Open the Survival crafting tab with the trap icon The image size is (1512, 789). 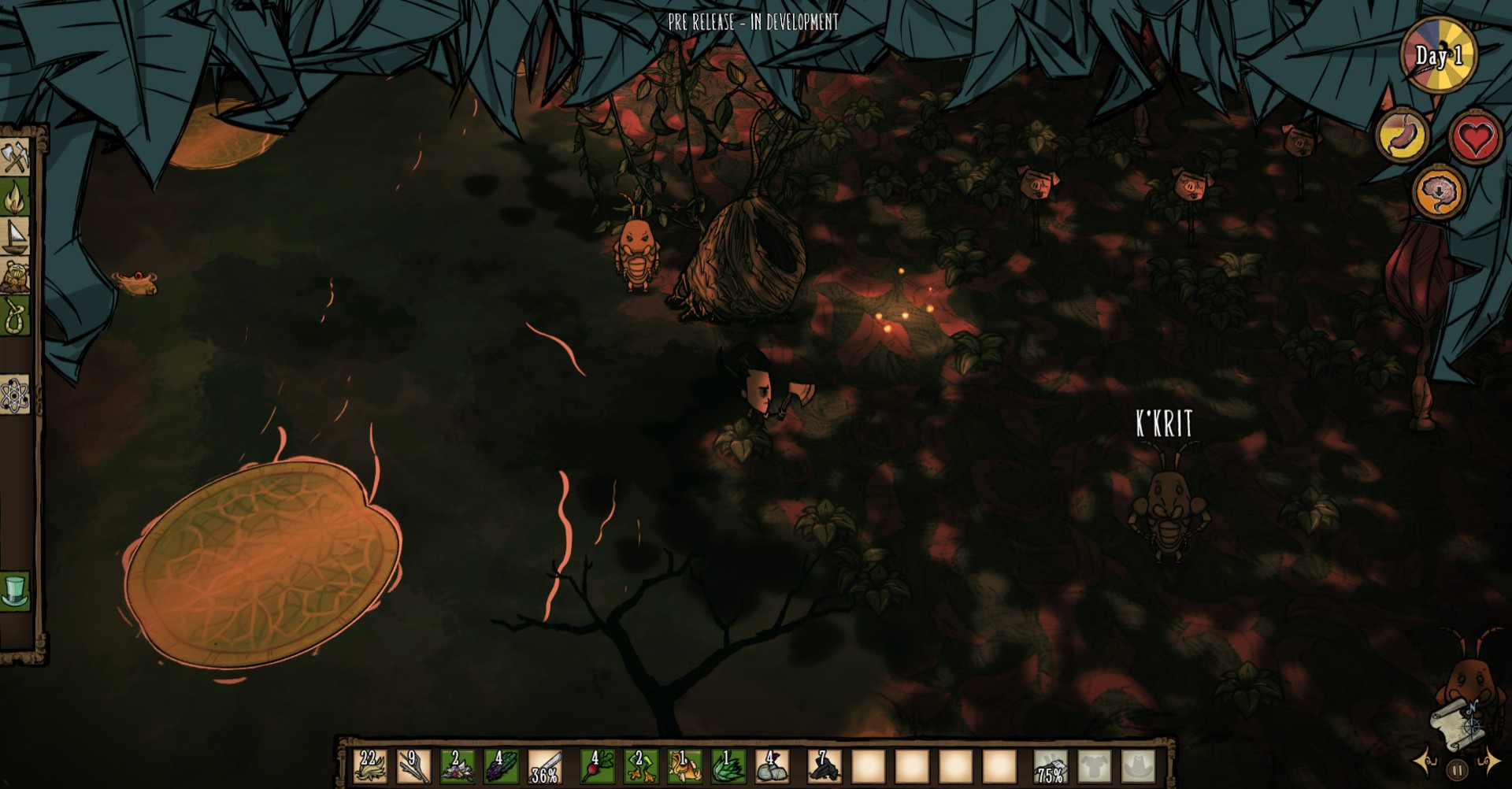point(15,276)
